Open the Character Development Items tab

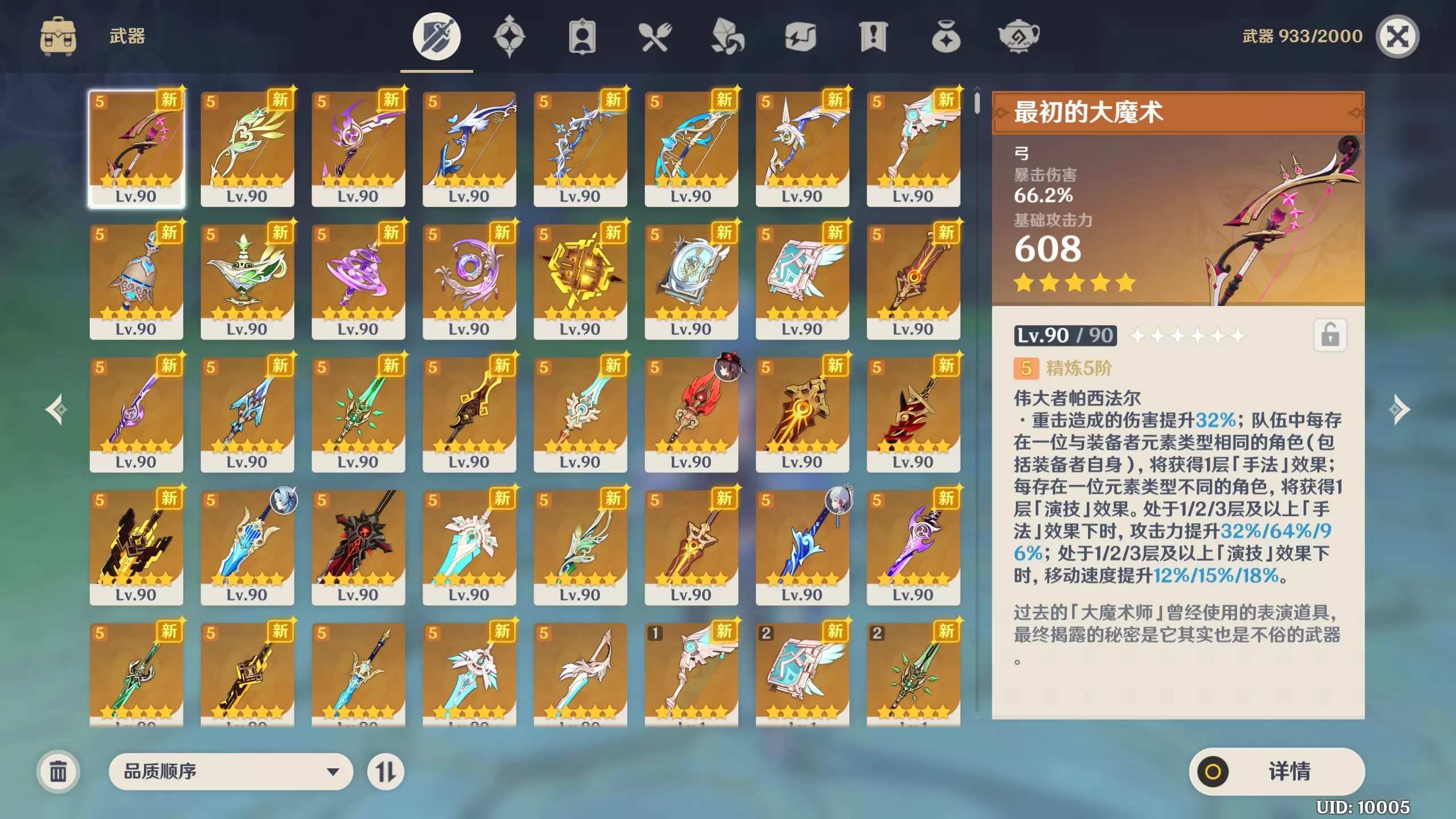pos(582,37)
